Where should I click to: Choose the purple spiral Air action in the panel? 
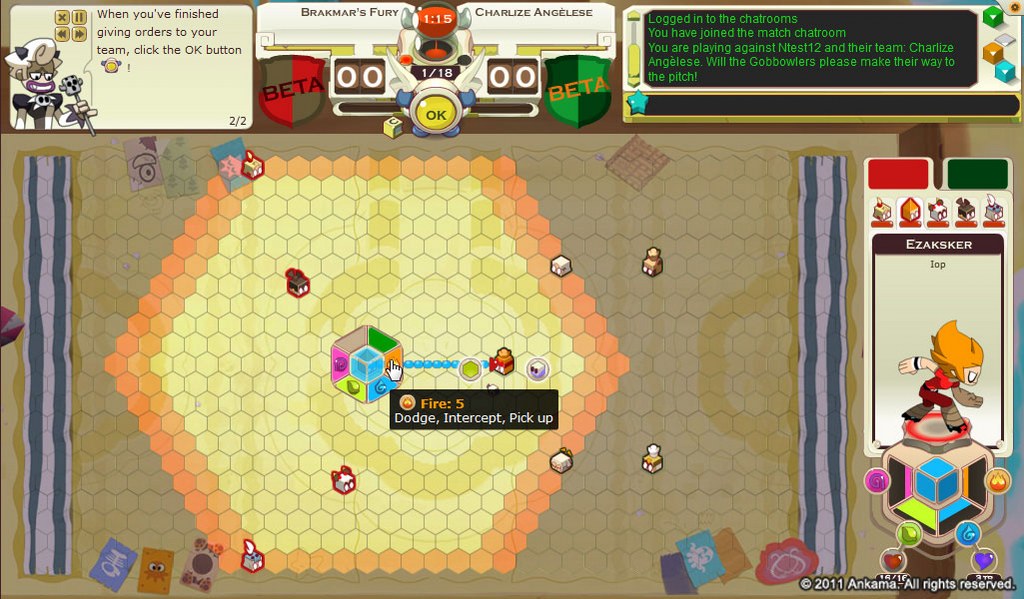click(877, 481)
